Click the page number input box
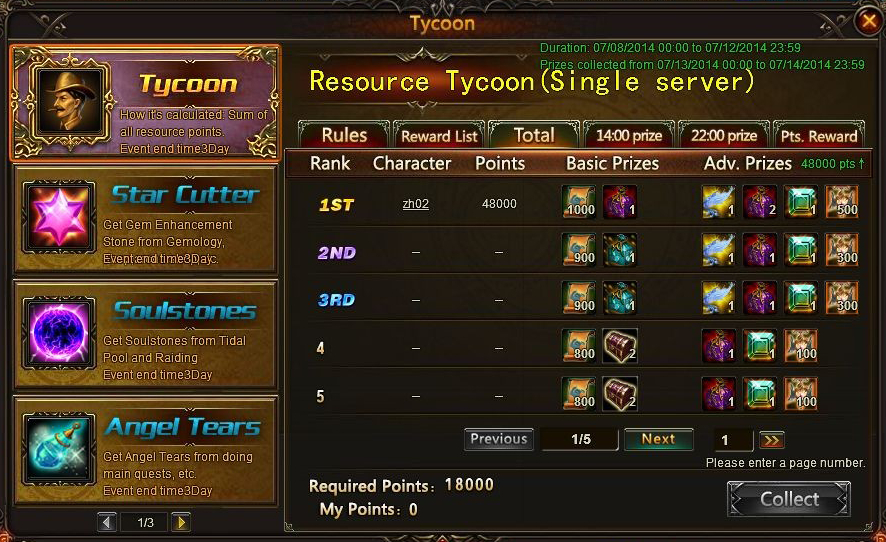 pyautogui.click(x=734, y=440)
